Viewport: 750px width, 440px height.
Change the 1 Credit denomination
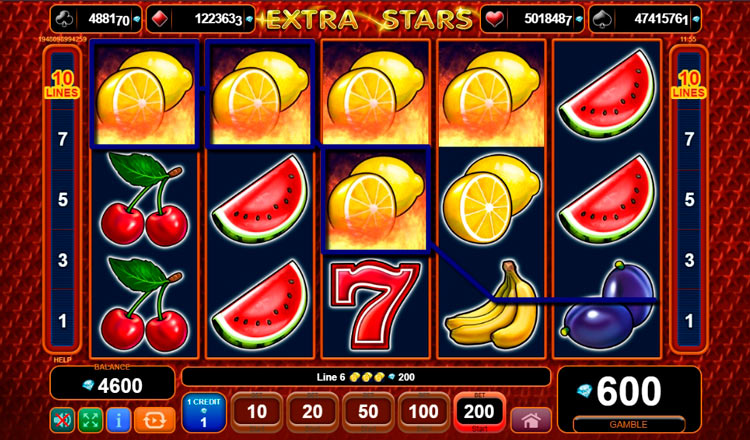coord(203,413)
